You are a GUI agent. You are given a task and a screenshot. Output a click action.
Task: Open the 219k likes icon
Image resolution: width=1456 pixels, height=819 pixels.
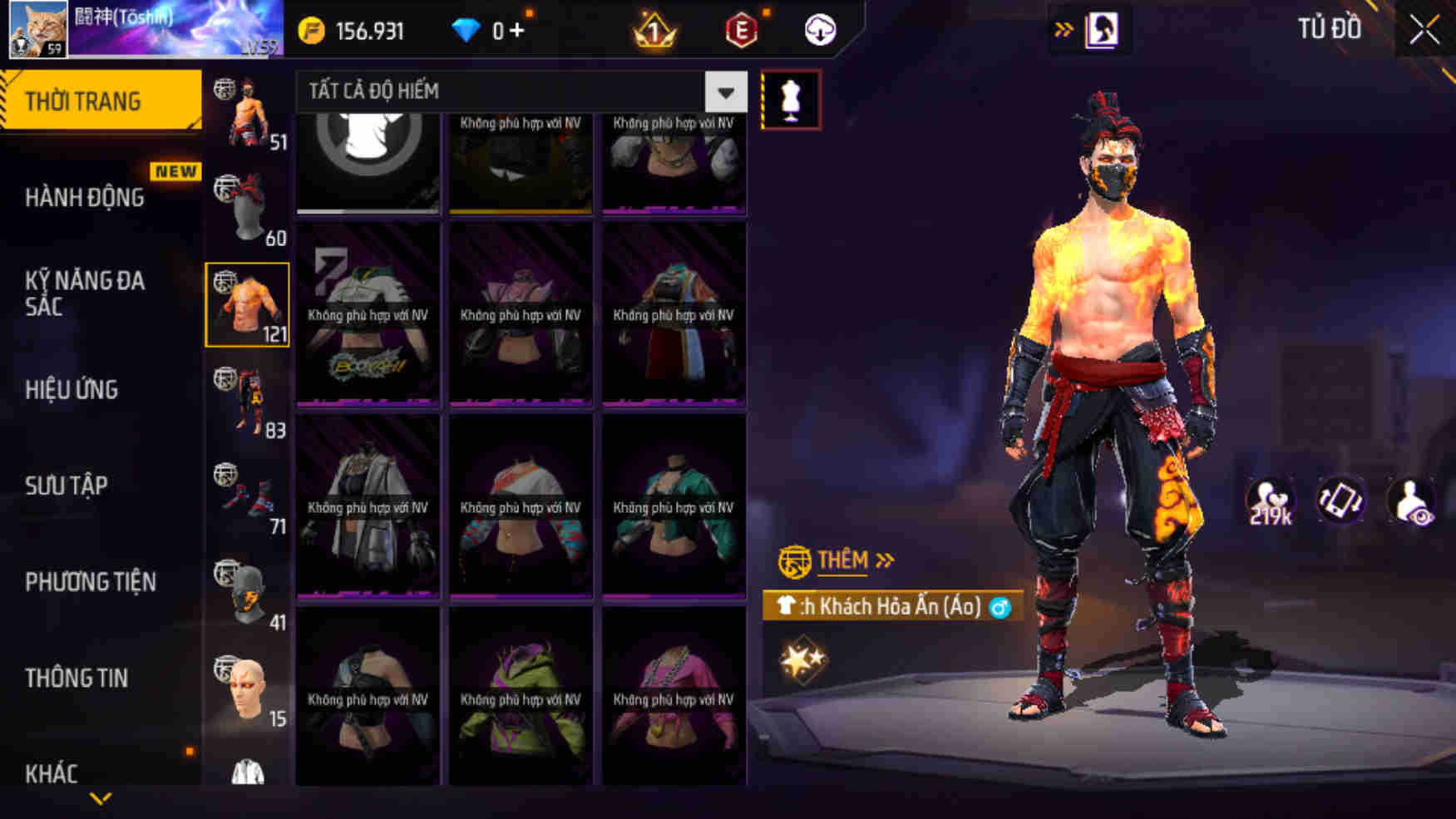1270,499
